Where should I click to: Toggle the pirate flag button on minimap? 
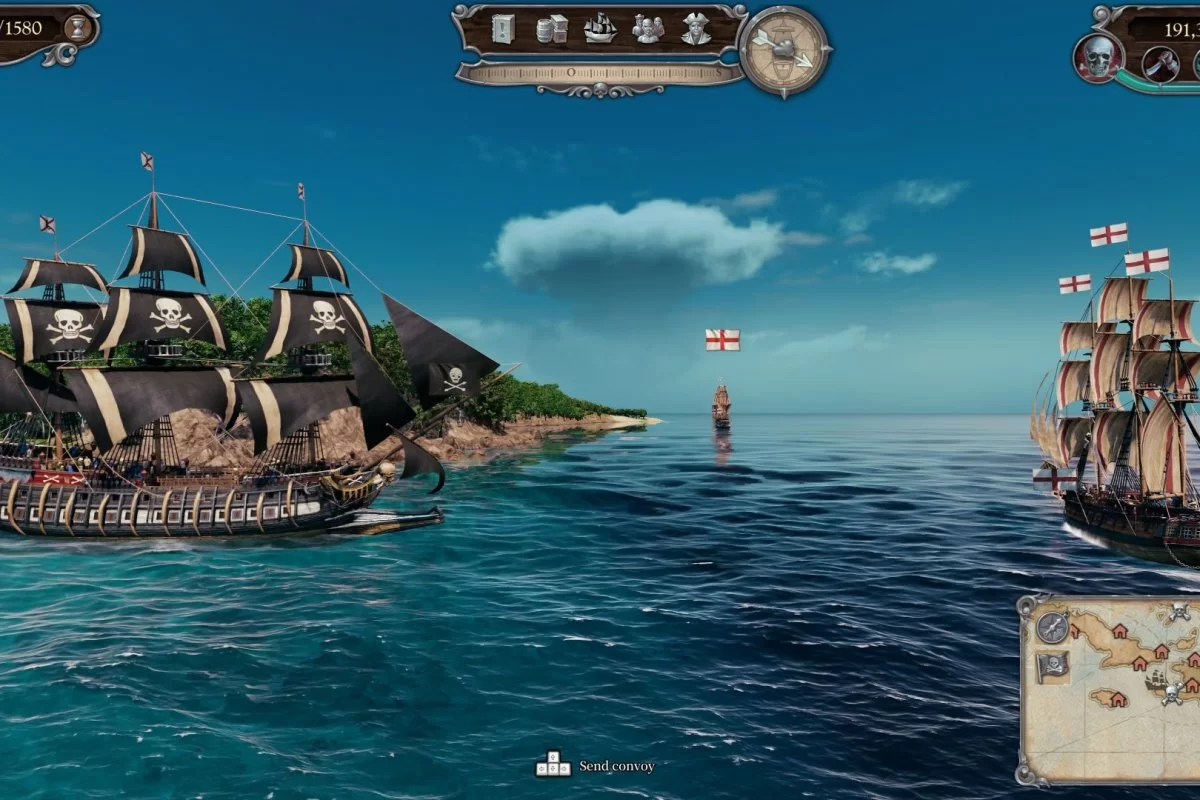pos(1052,666)
